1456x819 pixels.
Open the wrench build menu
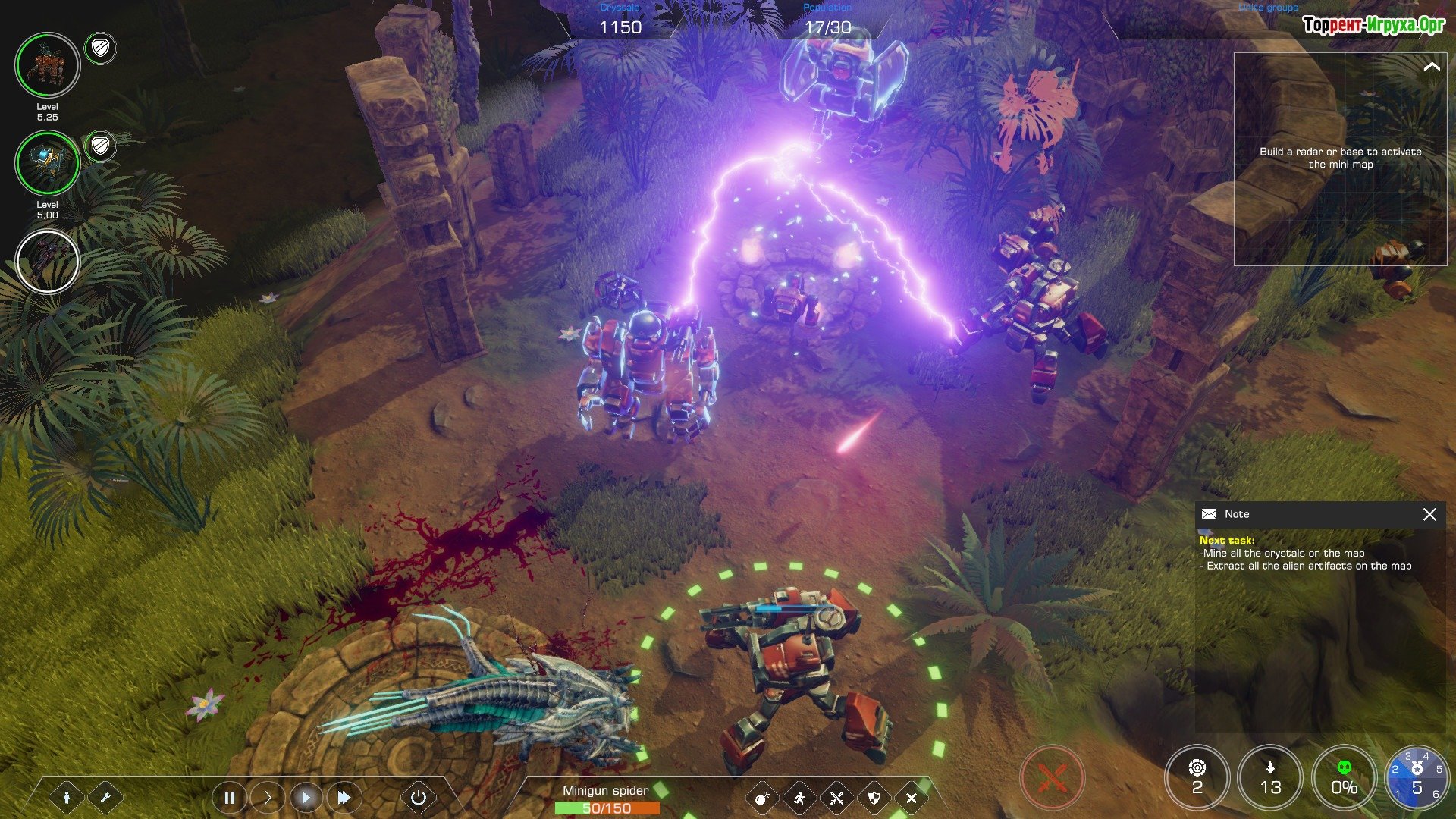105,798
